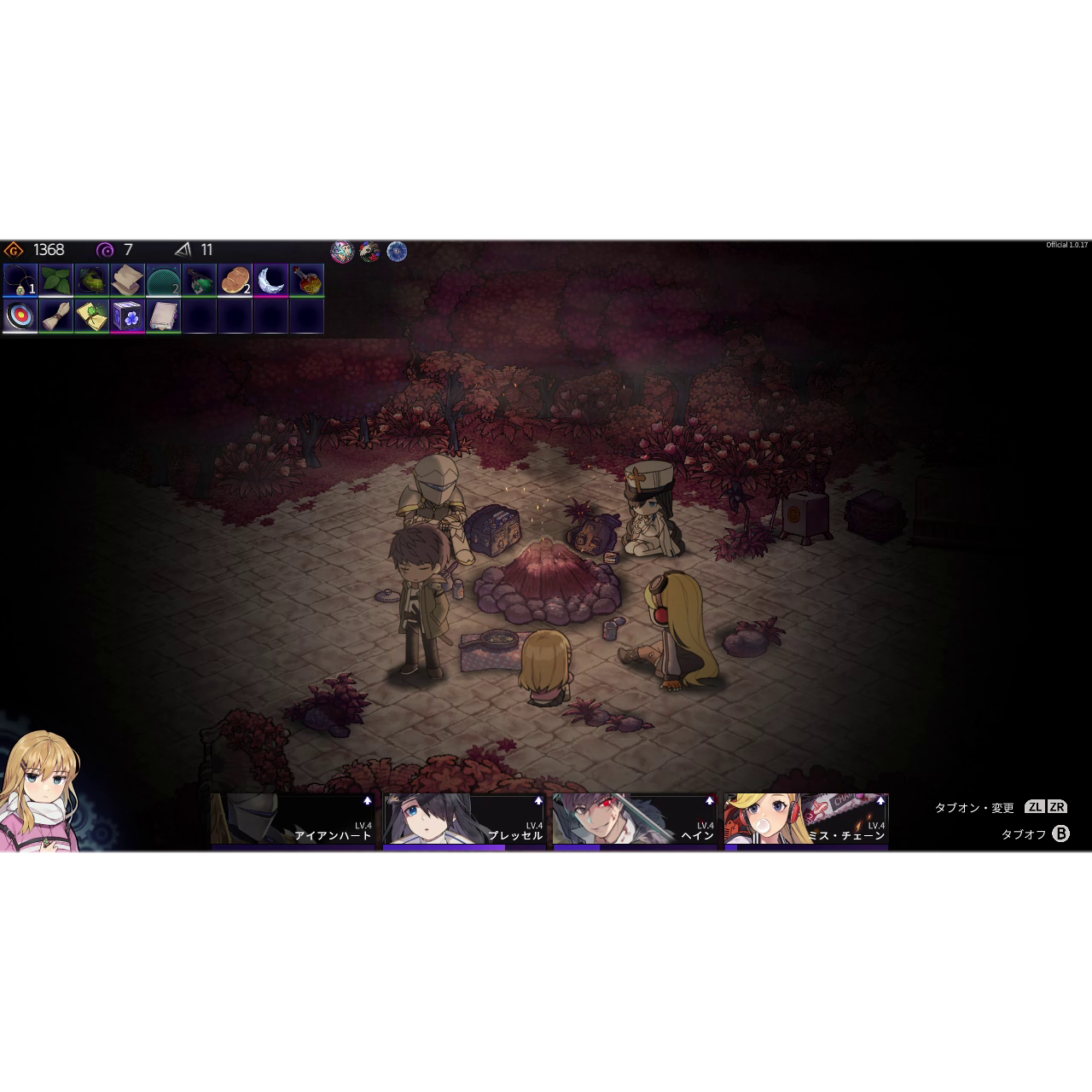Select the red potion bottle item
The width and height of the screenshot is (1092, 1092).
point(307,282)
